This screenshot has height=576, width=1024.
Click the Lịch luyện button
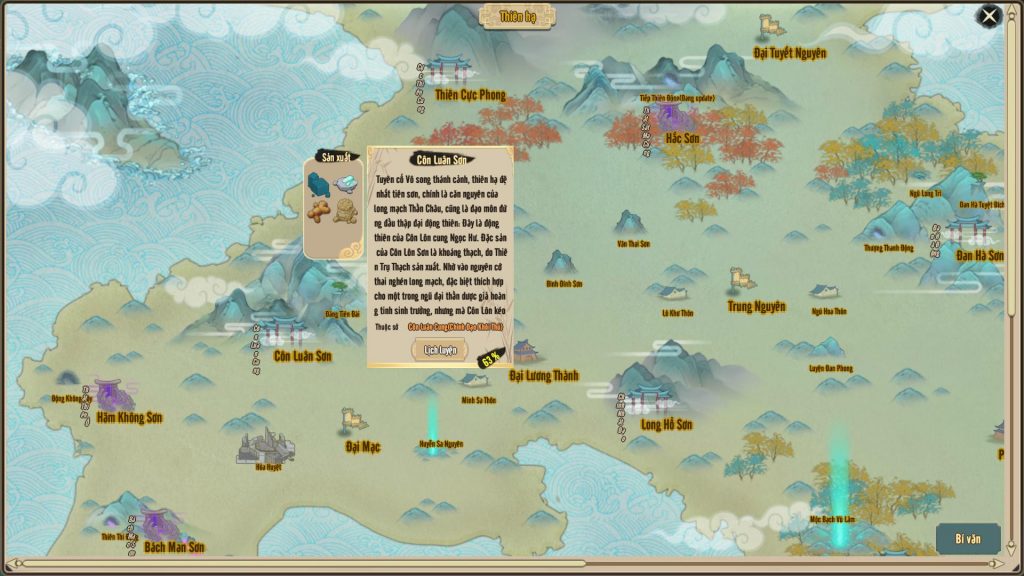[x=440, y=350]
